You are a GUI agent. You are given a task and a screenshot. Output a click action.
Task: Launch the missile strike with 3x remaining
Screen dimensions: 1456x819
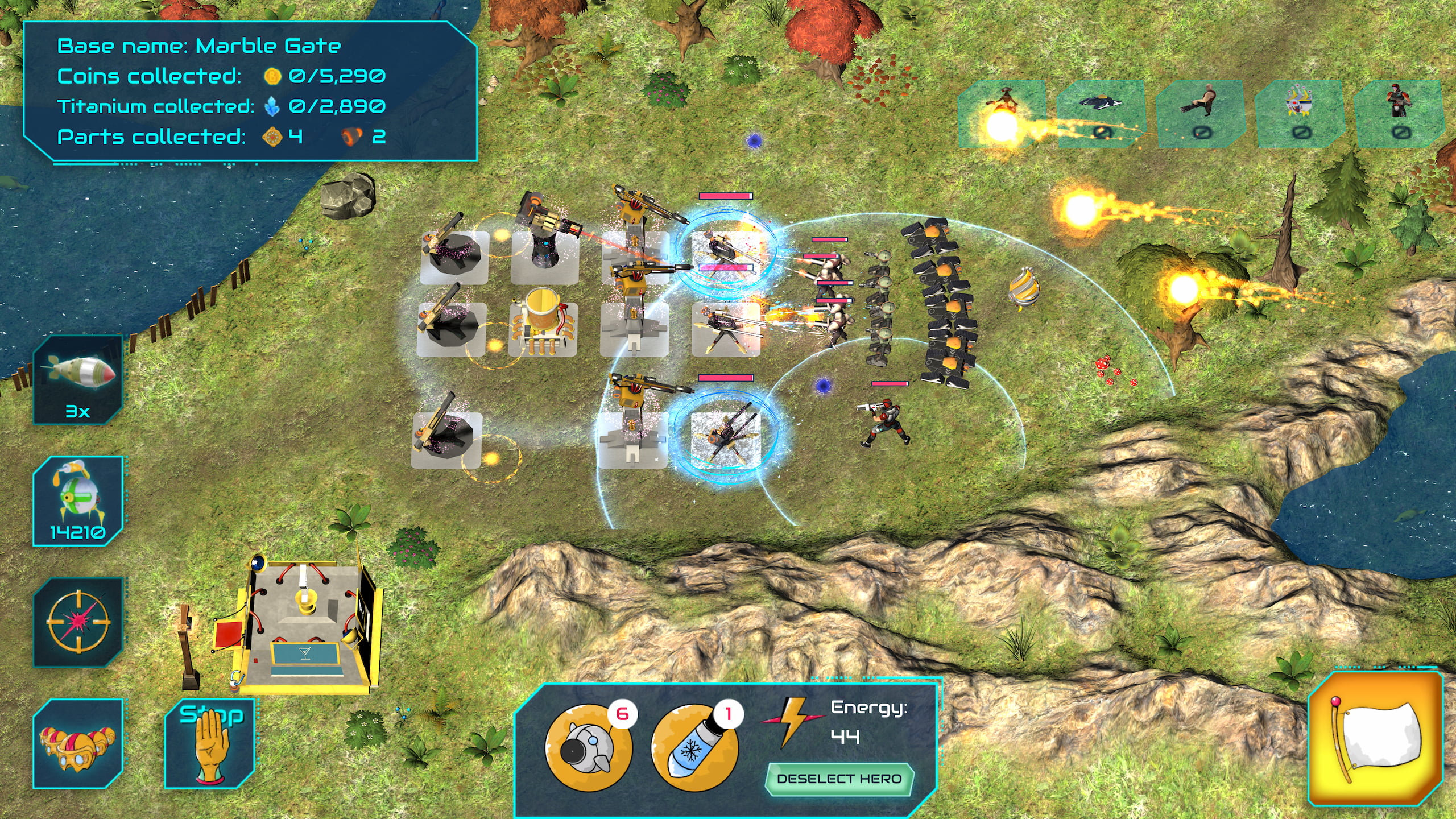coord(78,380)
